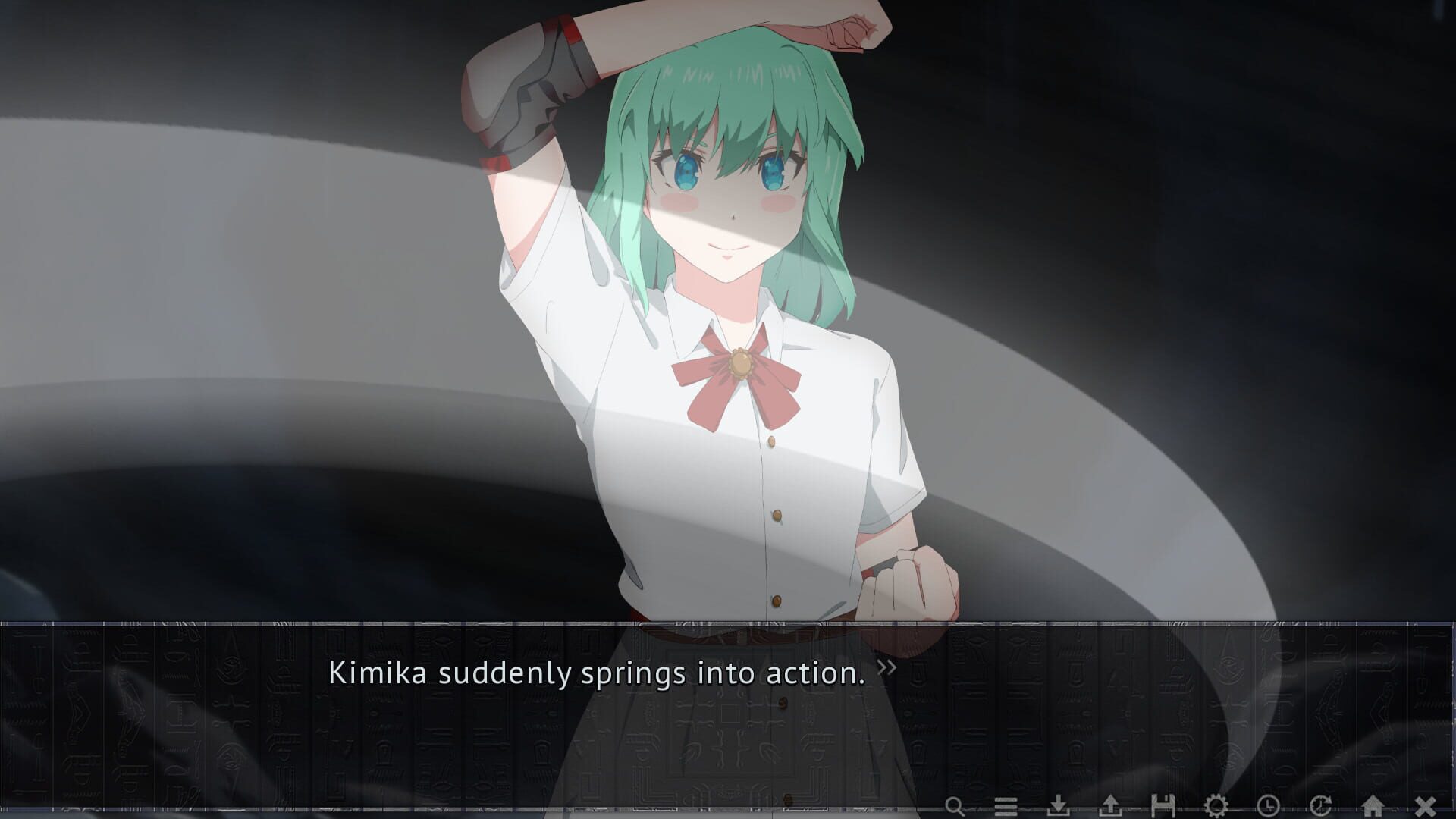Toggle auto-forward mode with the circular clock icon
The image size is (1456, 819).
pyautogui.click(x=1321, y=805)
